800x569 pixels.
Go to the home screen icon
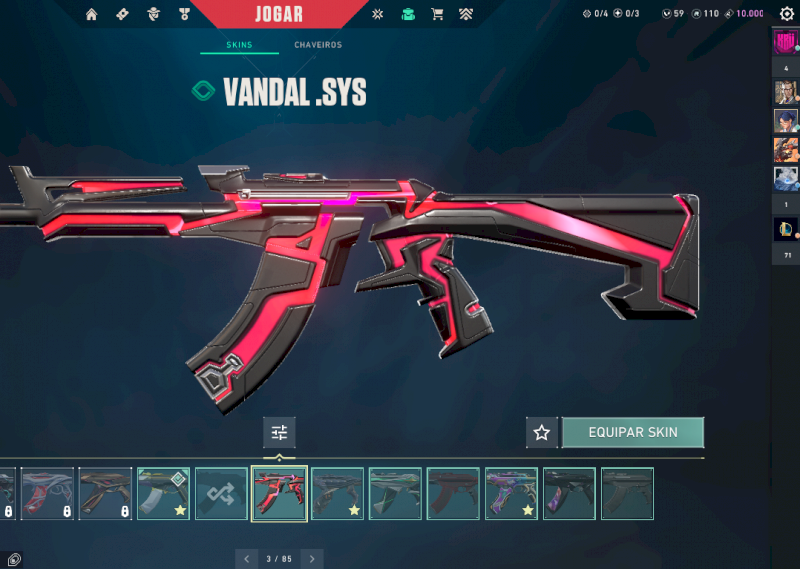[x=92, y=14]
